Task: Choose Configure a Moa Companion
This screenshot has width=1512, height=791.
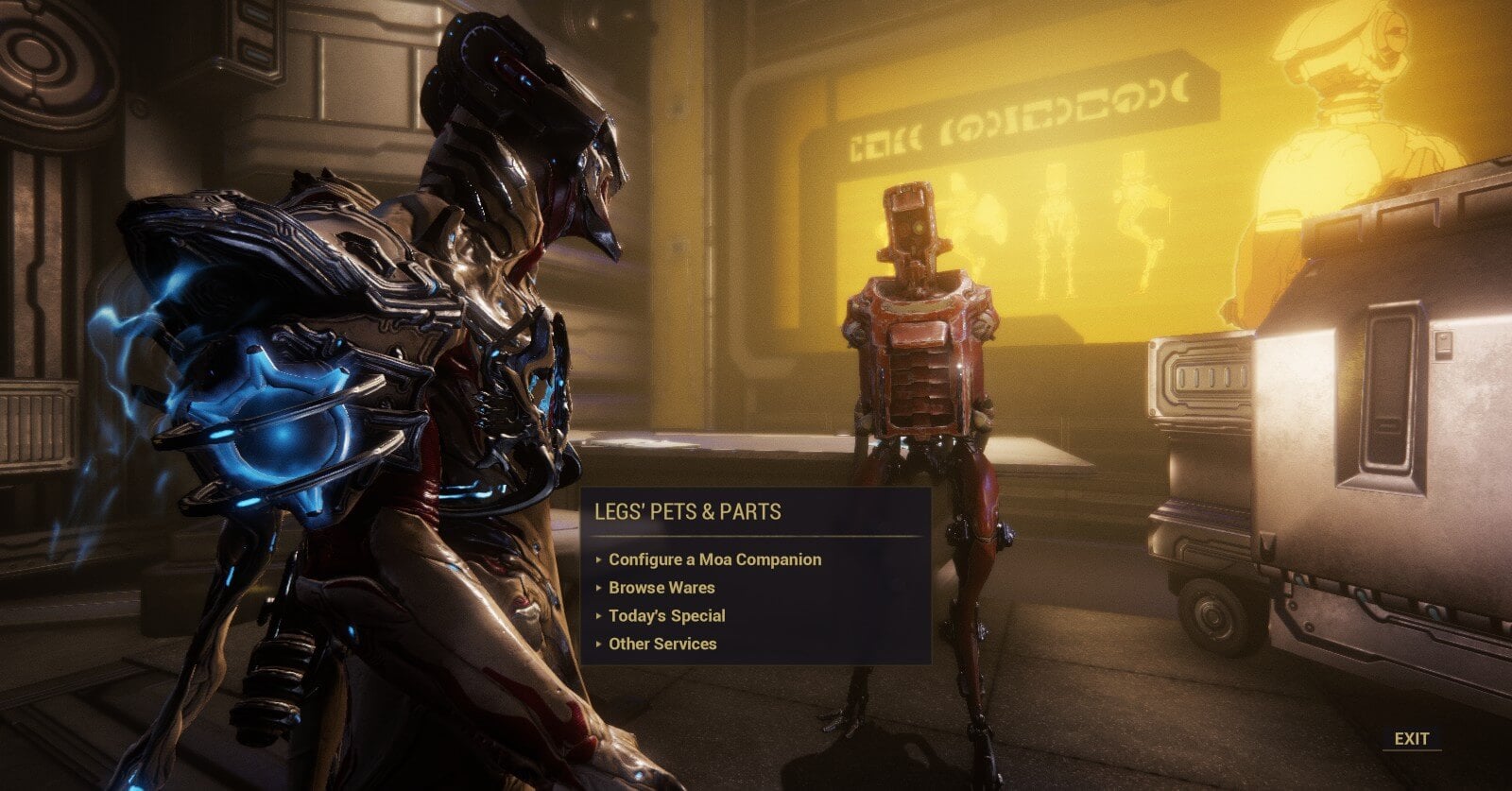Action: click(714, 559)
